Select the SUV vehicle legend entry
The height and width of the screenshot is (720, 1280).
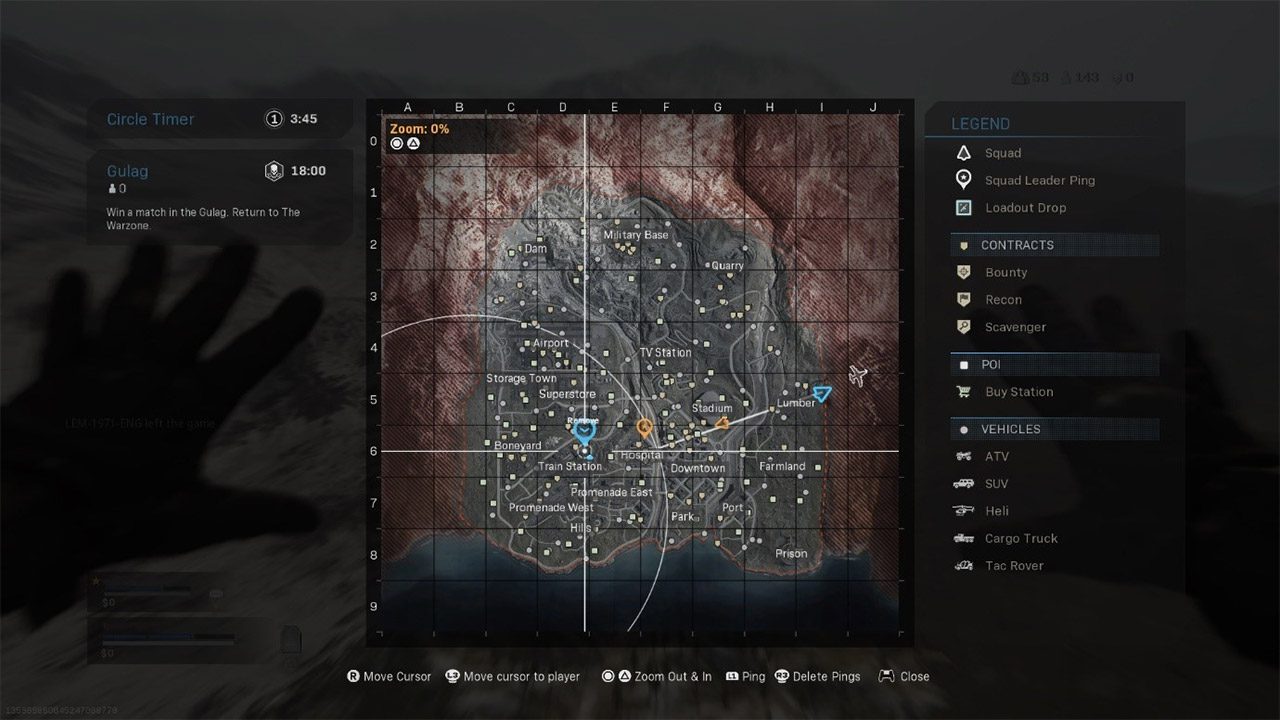[996, 484]
